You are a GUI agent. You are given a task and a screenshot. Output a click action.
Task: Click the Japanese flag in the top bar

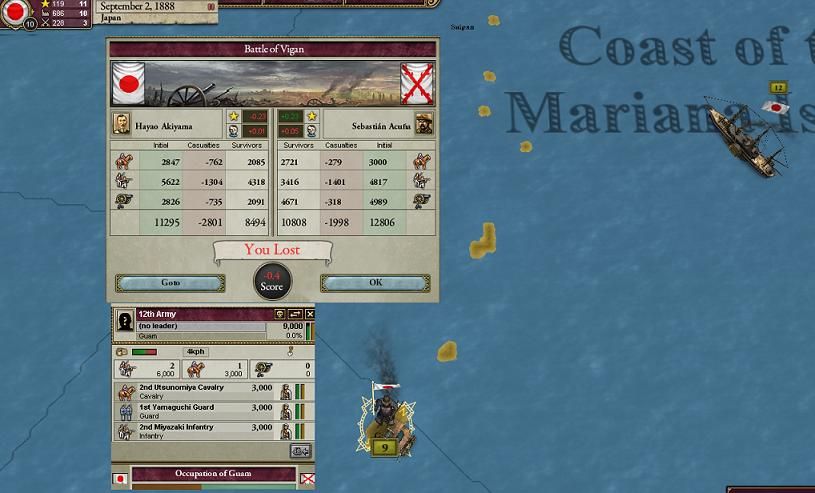coord(15,11)
